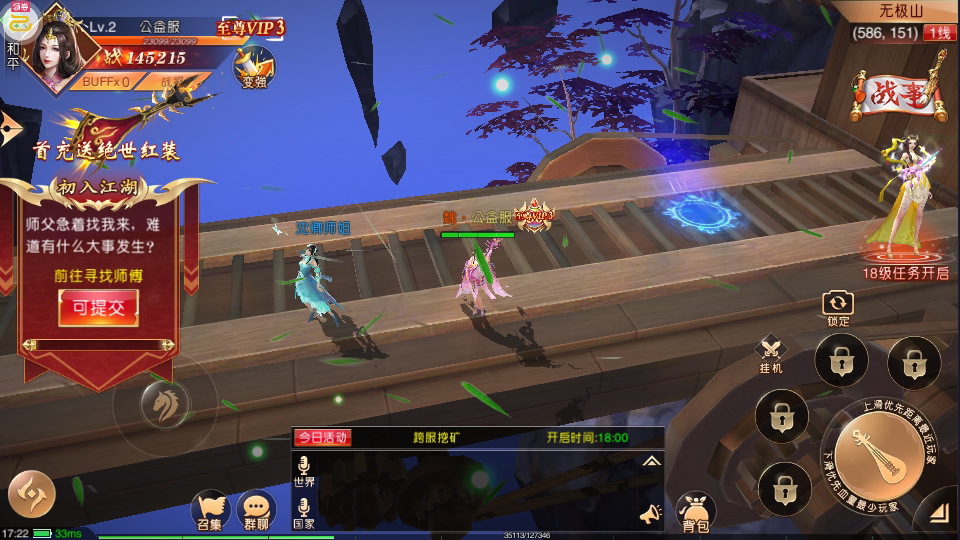Tap the horse mount button
Screen dimensions: 960x540
click(163, 402)
